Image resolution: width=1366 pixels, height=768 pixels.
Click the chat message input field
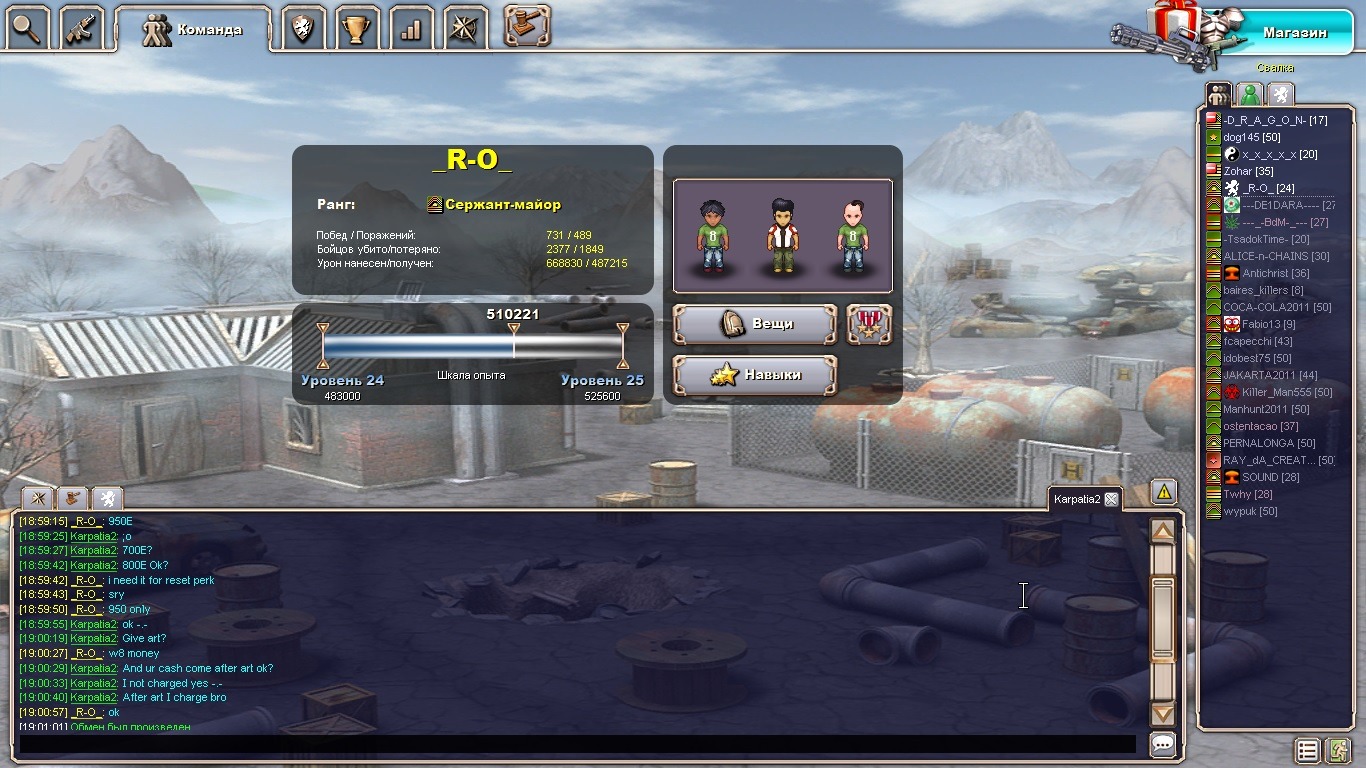pos(577,744)
